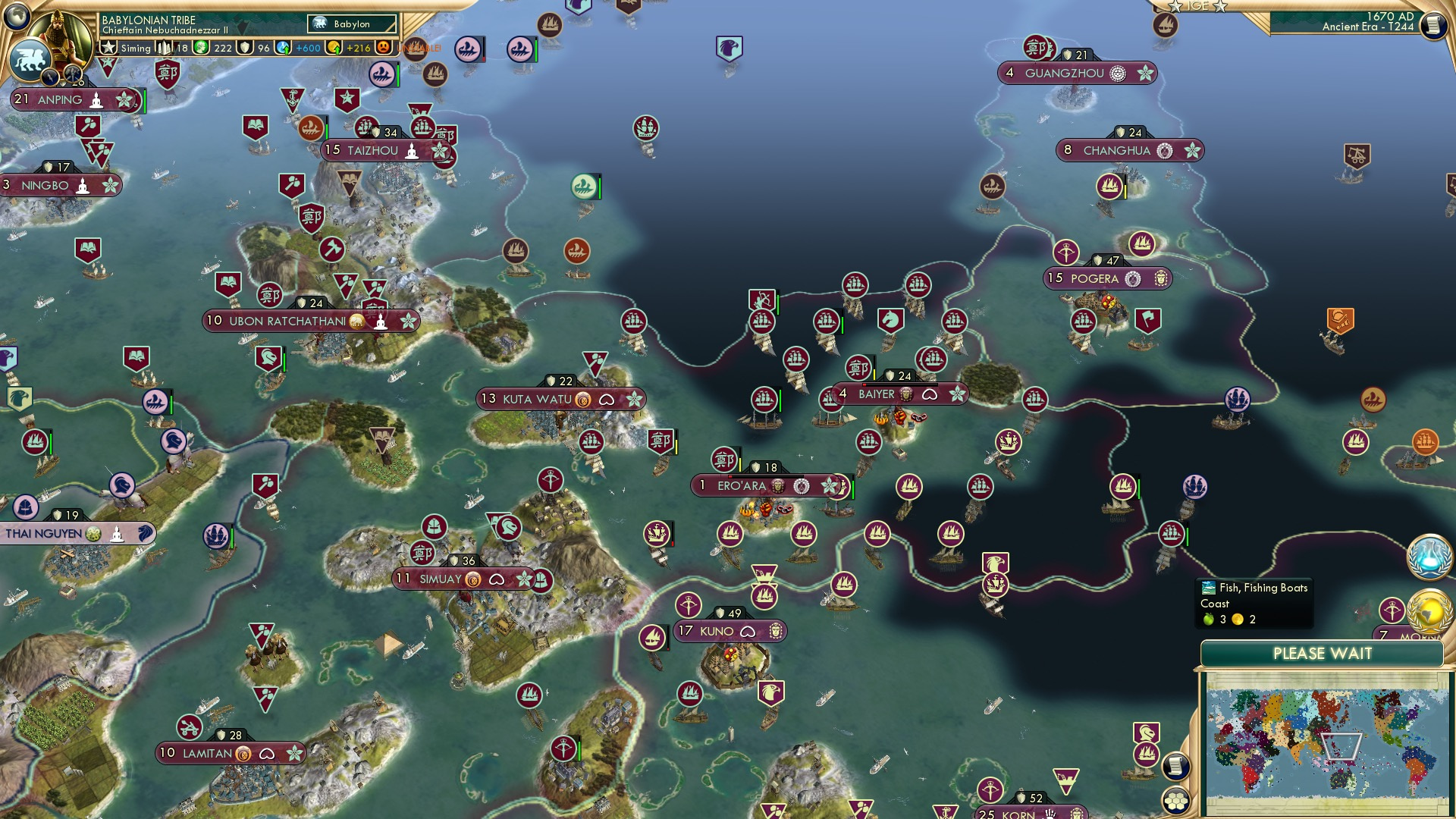Open the Taizhou city banner

[x=372, y=150]
